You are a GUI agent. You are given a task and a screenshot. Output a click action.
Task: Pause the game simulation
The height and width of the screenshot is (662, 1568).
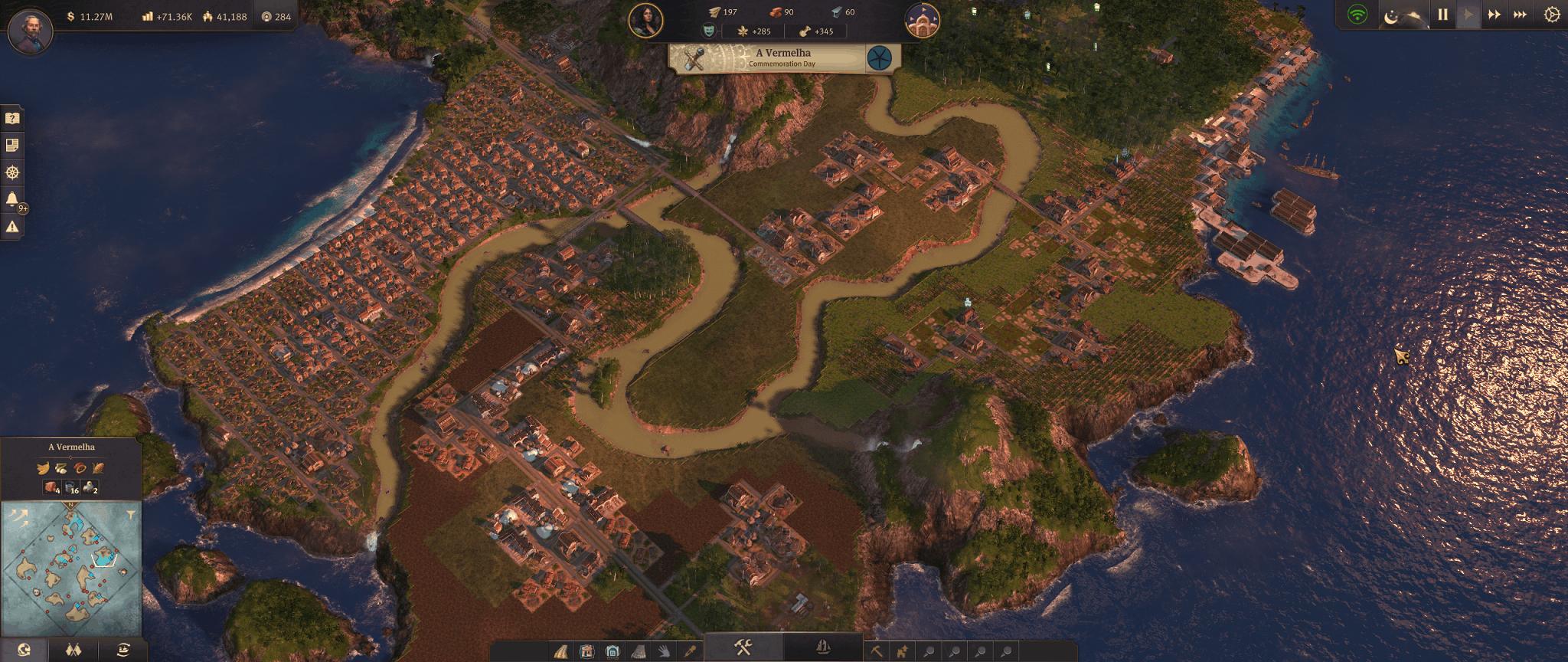pyautogui.click(x=1442, y=15)
